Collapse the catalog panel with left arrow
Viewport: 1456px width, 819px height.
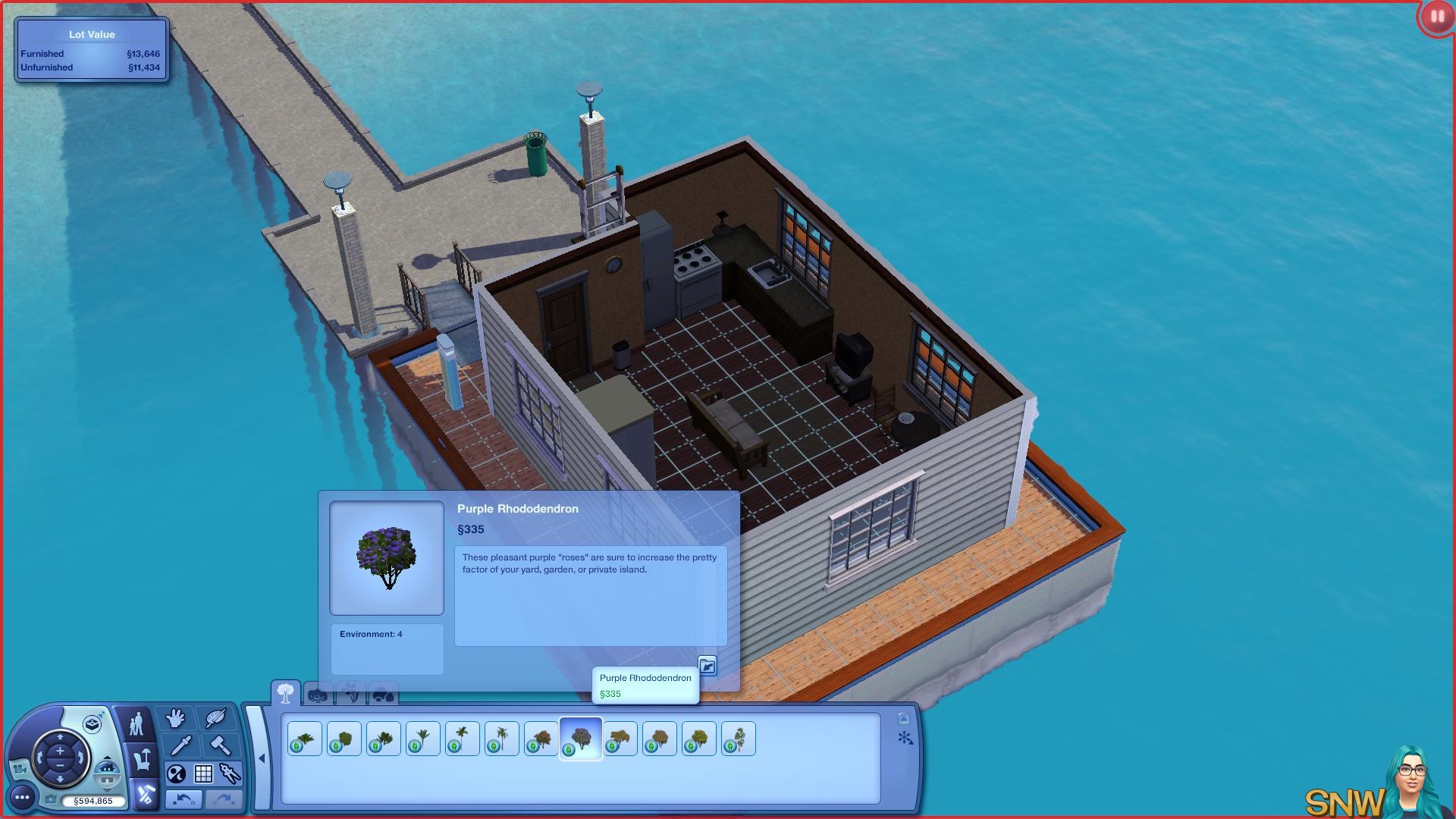pos(261,758)
